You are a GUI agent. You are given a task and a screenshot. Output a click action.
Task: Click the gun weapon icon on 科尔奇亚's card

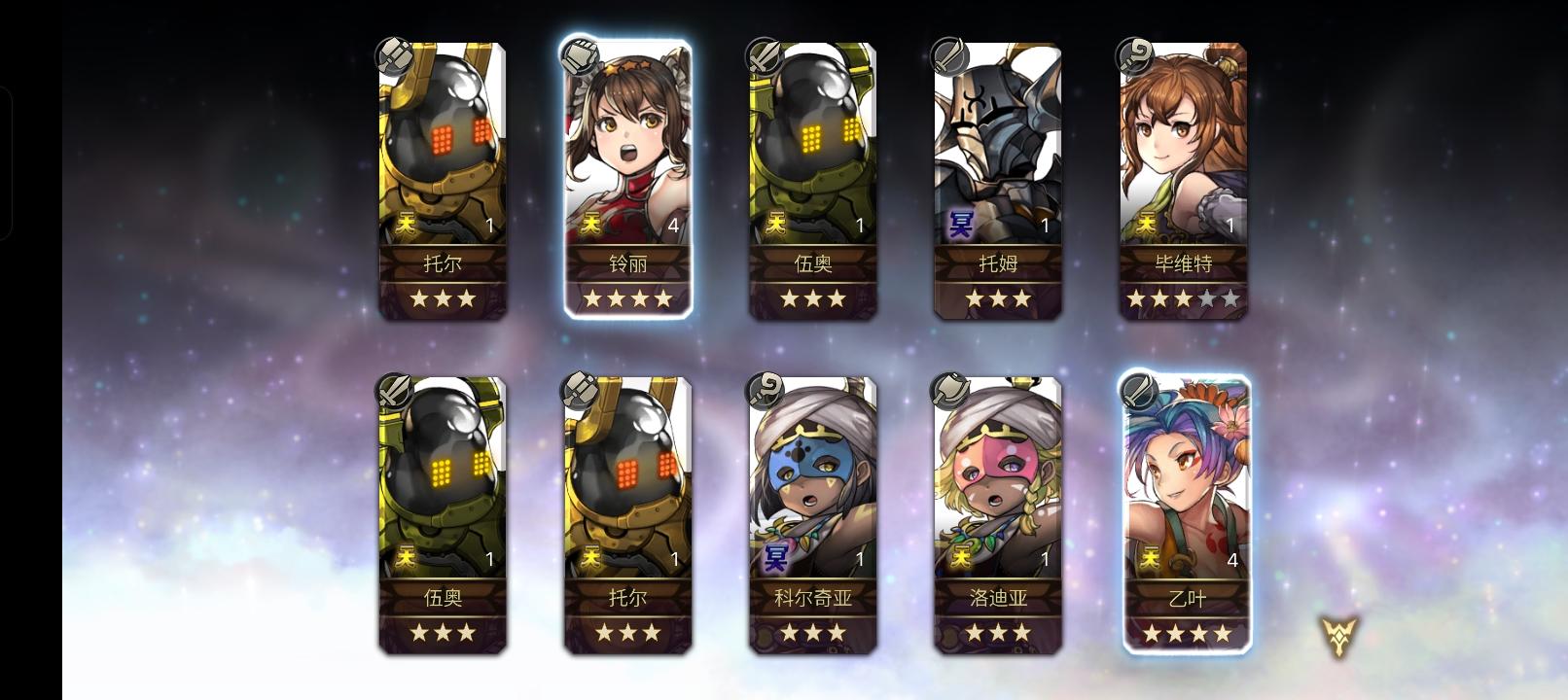pos(766,389)
